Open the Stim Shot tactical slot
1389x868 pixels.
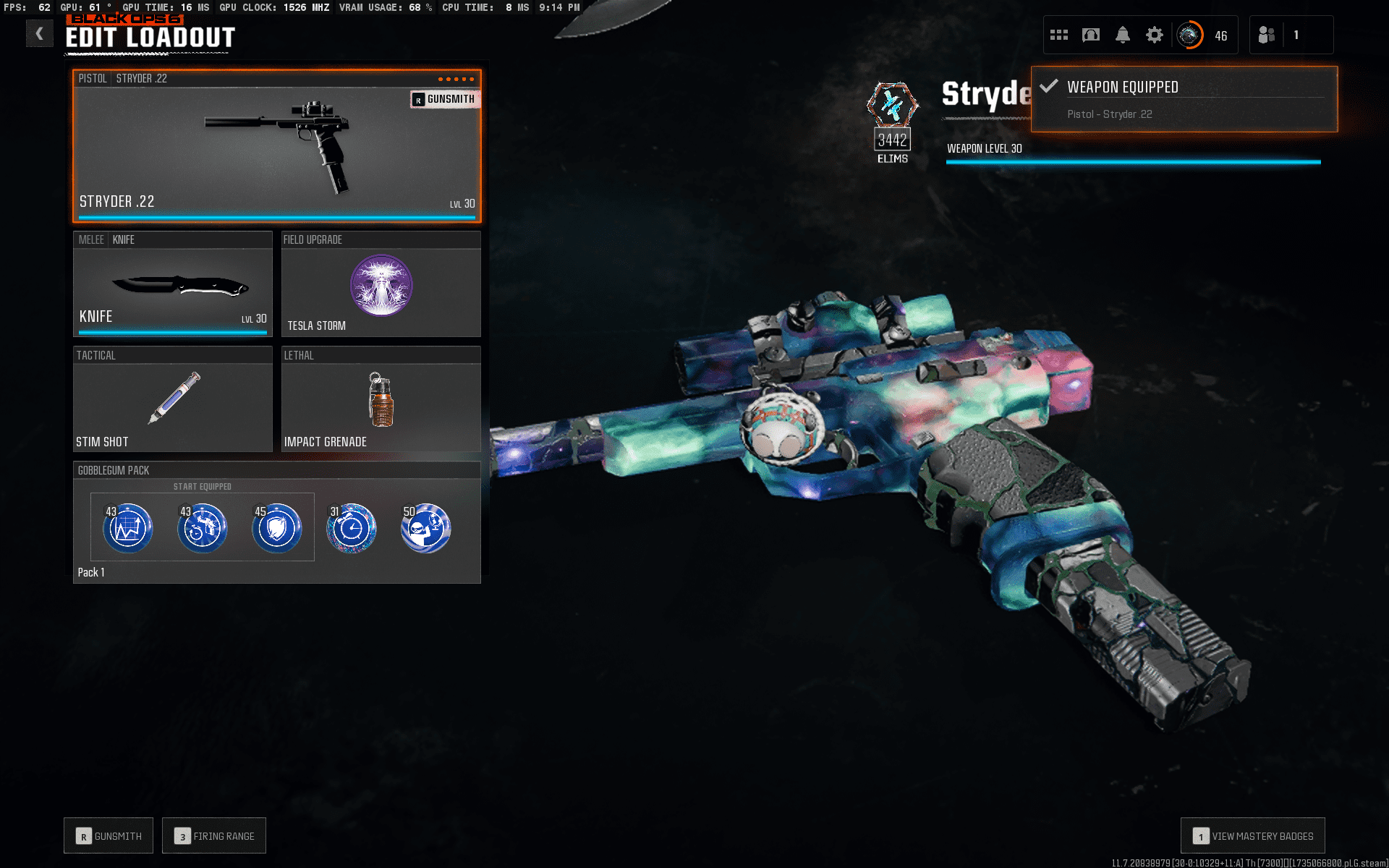tap(172, 399)
